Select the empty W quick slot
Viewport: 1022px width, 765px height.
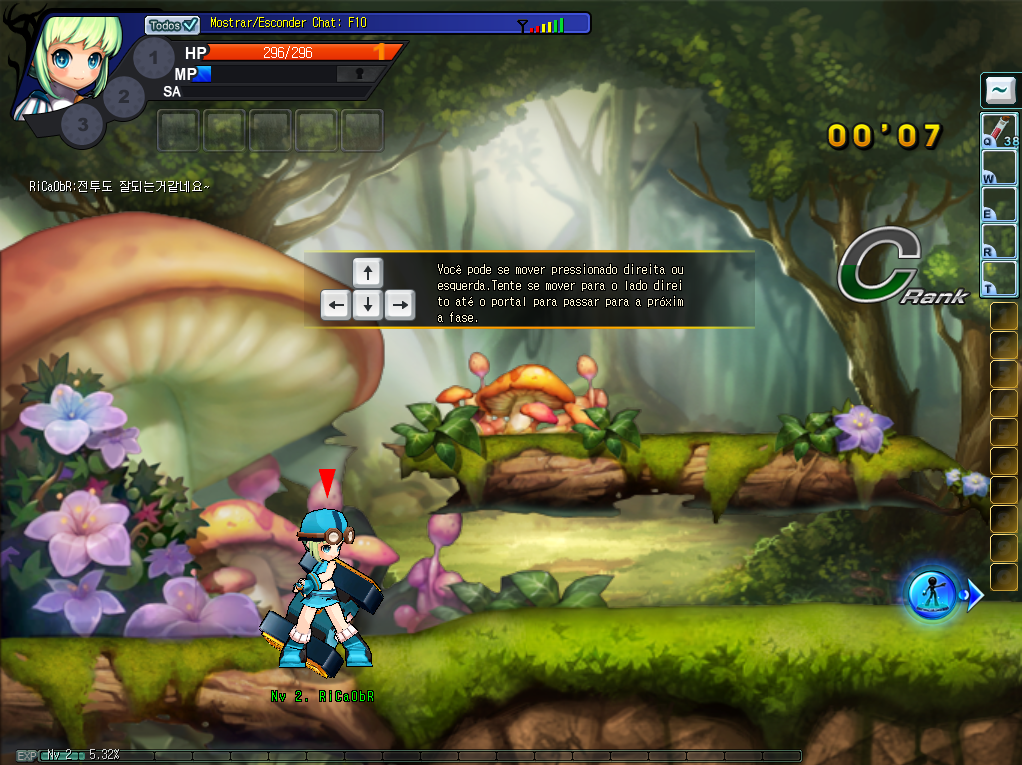coord(999,168)
